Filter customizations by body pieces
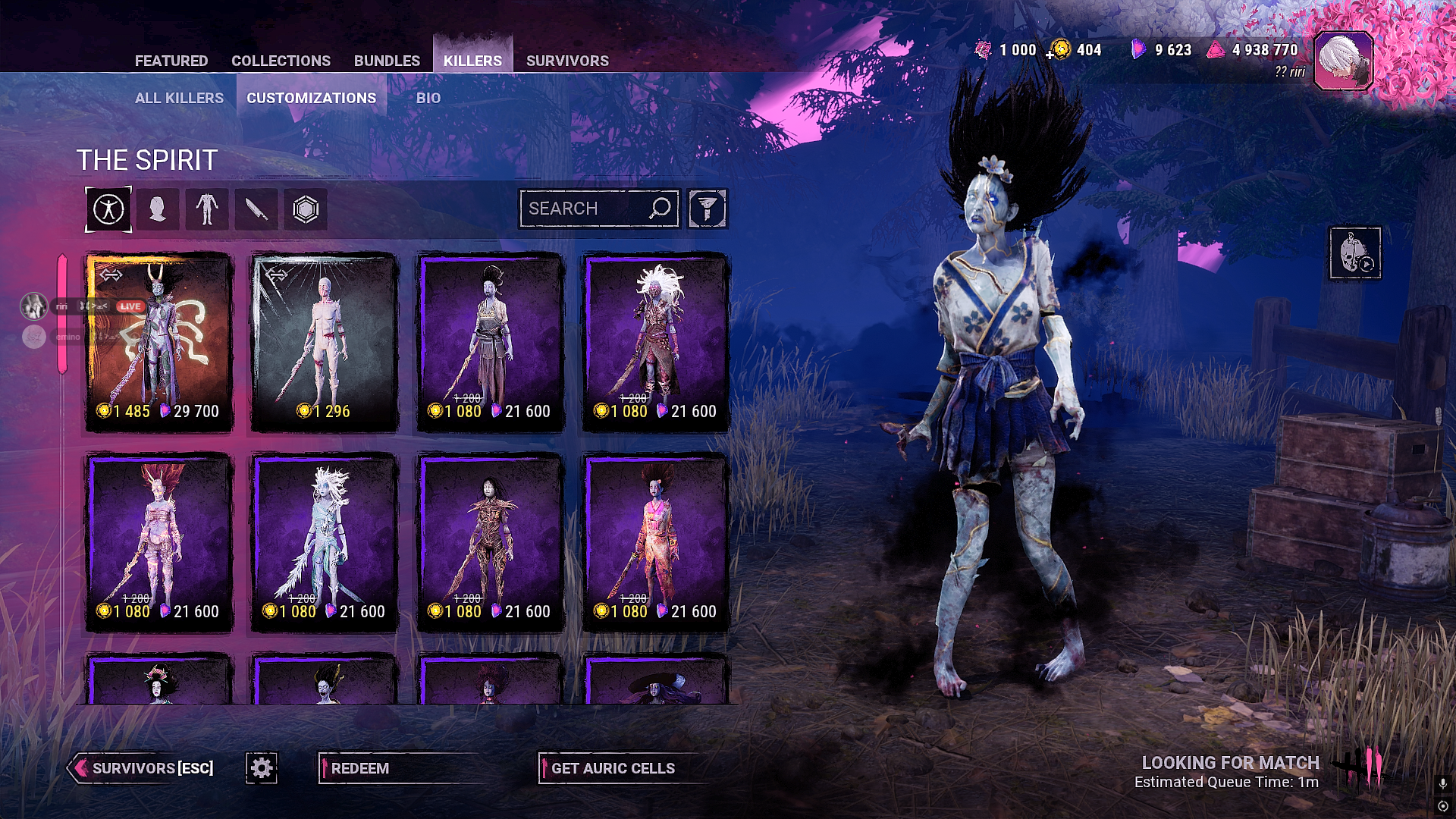 coord(207,209)
